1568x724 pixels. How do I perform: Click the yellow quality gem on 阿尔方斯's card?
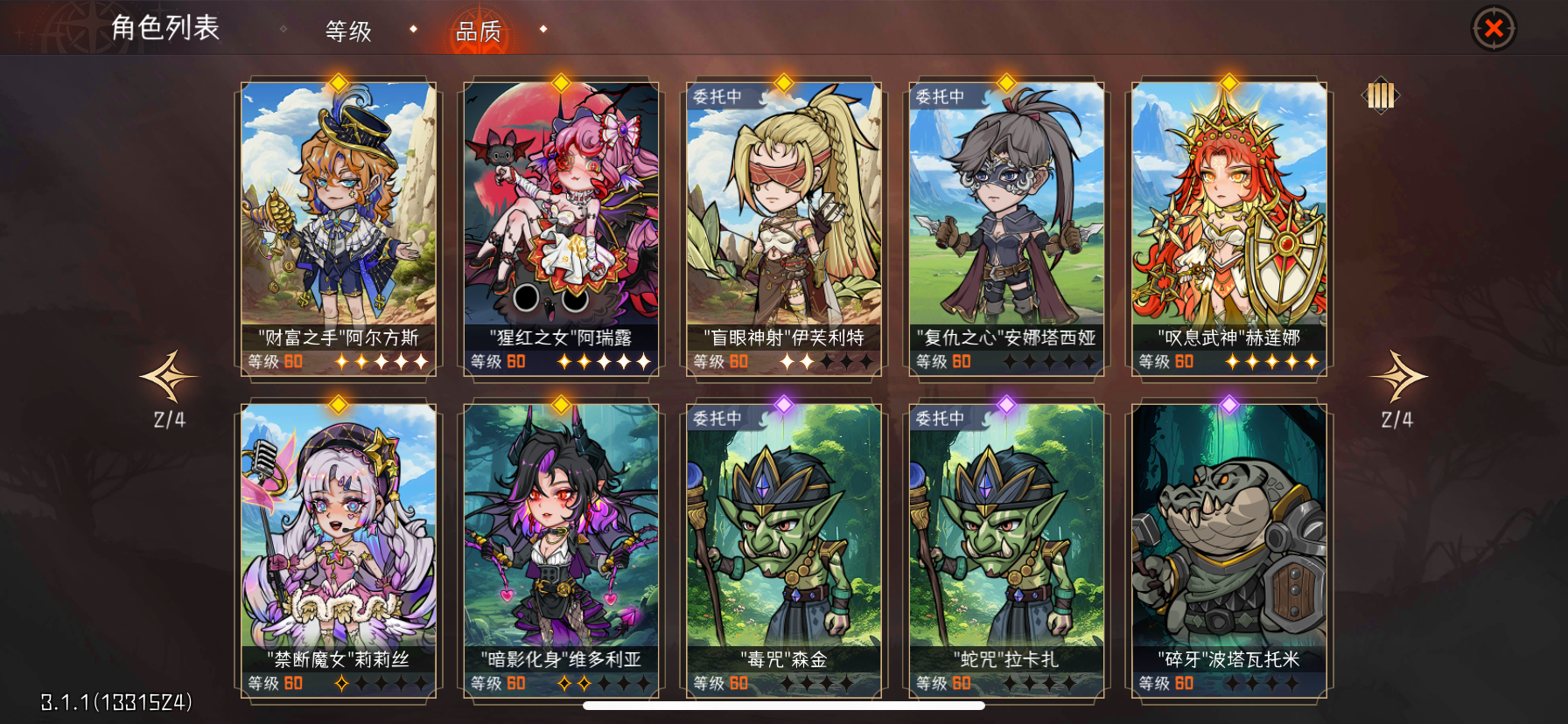[x=337, y=81]
